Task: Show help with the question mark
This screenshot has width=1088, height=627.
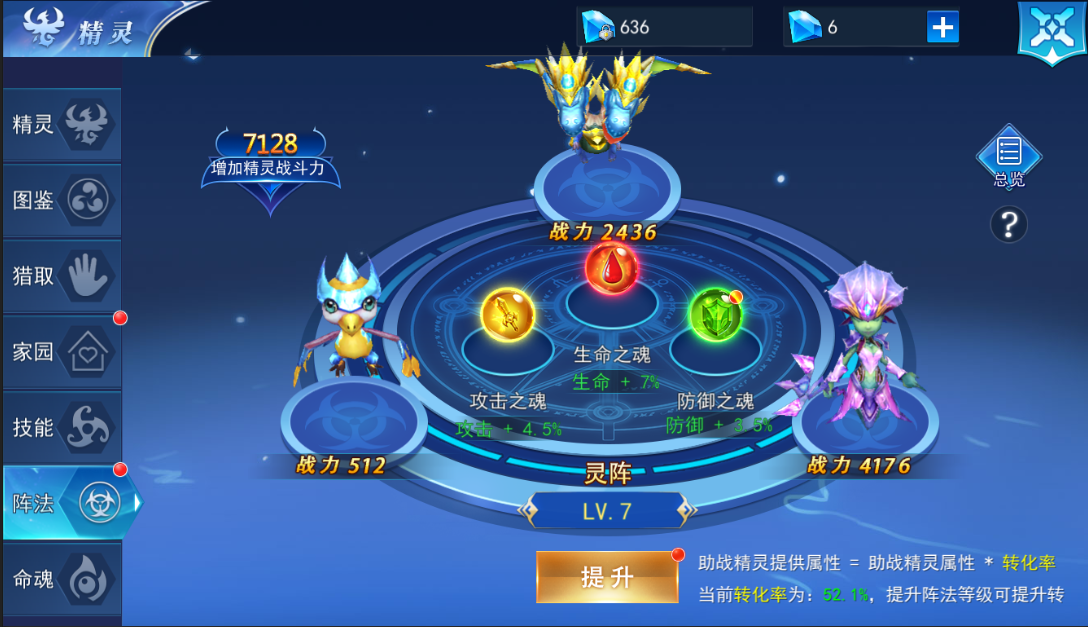Action: (x=1008, y=225)
